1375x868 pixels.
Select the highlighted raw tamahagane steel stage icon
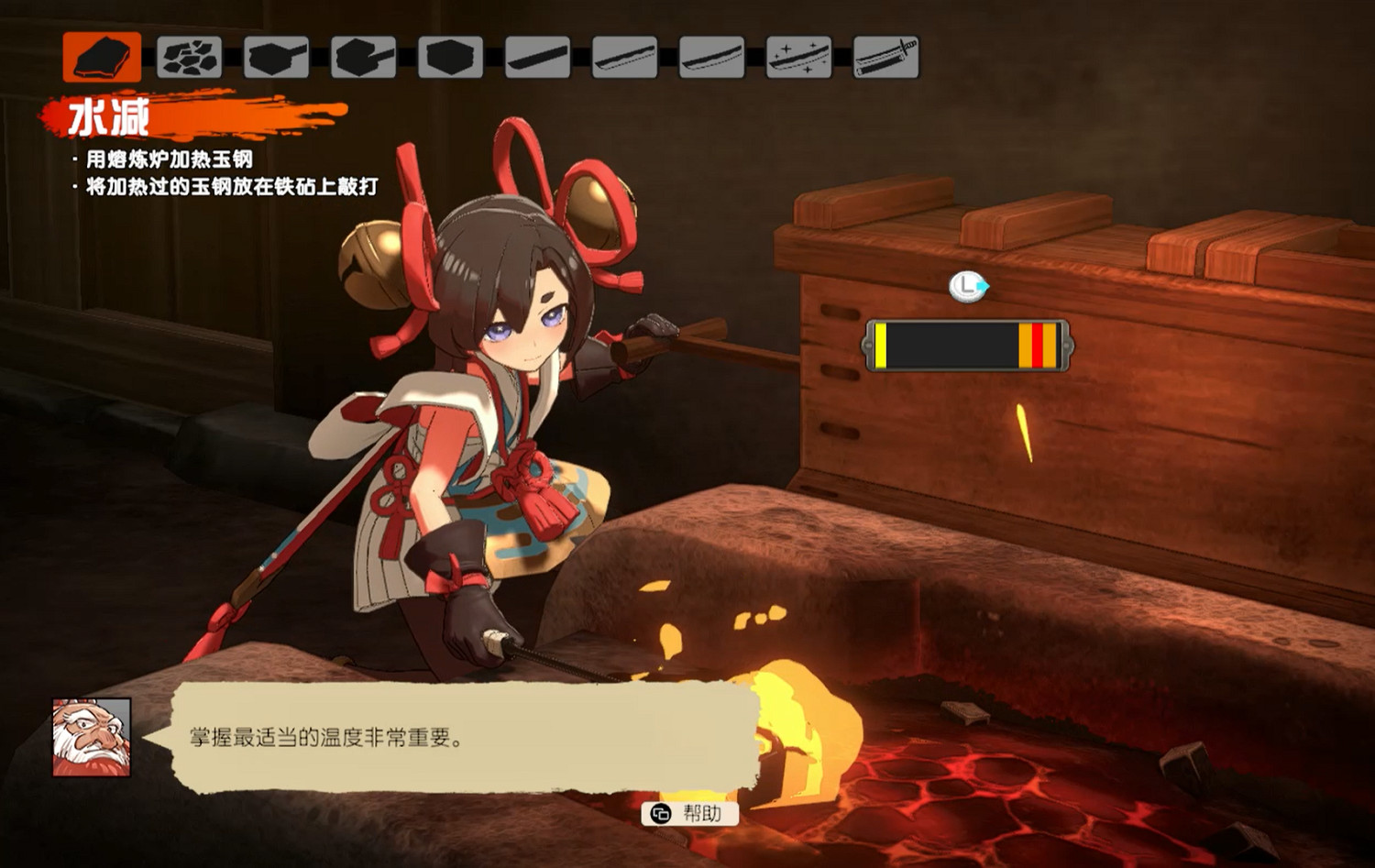(103, 57)
